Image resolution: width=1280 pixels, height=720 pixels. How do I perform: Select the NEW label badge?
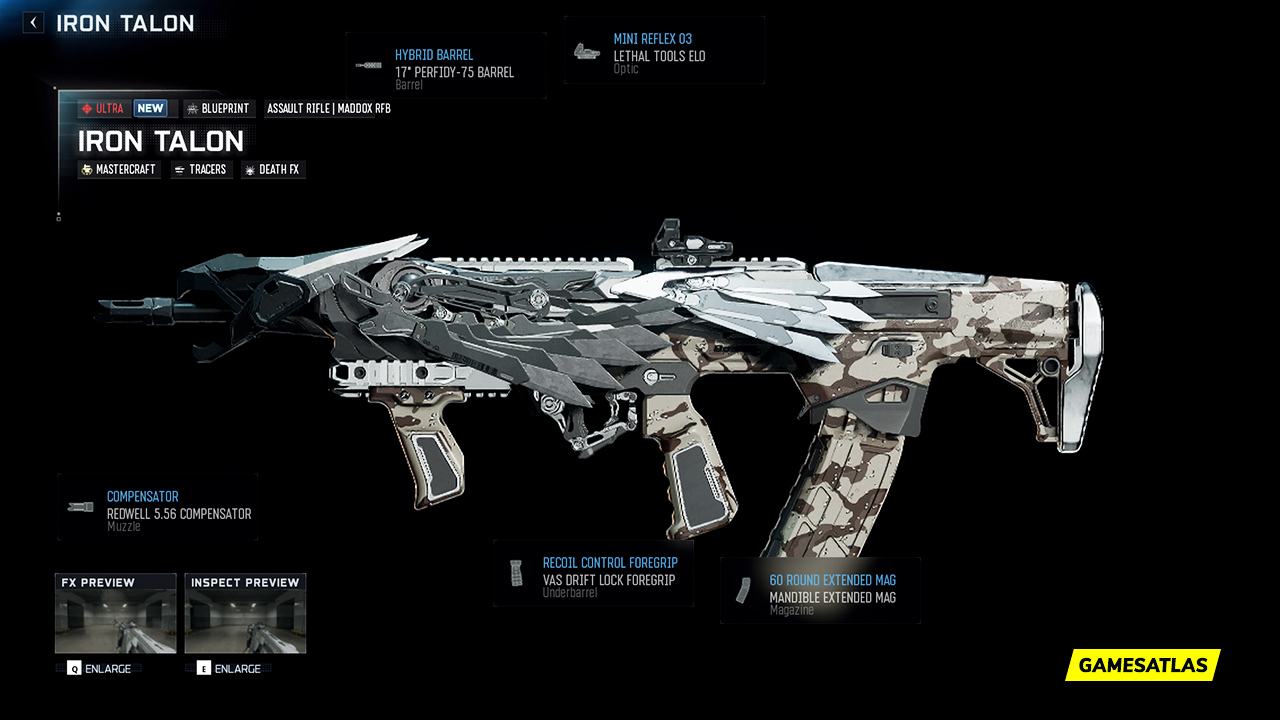(151, 108)
